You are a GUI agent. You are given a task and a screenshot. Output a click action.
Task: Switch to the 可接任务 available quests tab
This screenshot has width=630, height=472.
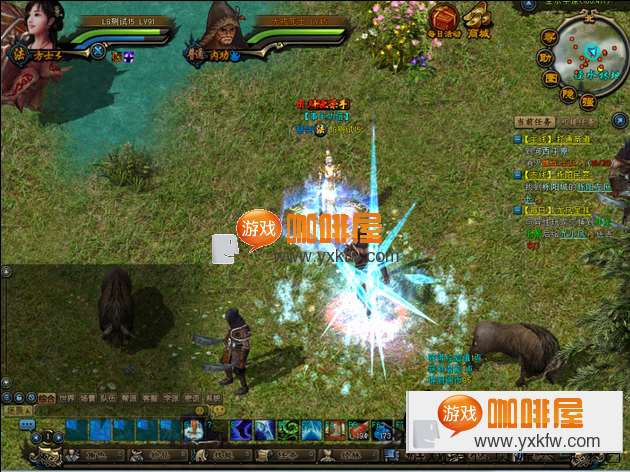[576, 122]
